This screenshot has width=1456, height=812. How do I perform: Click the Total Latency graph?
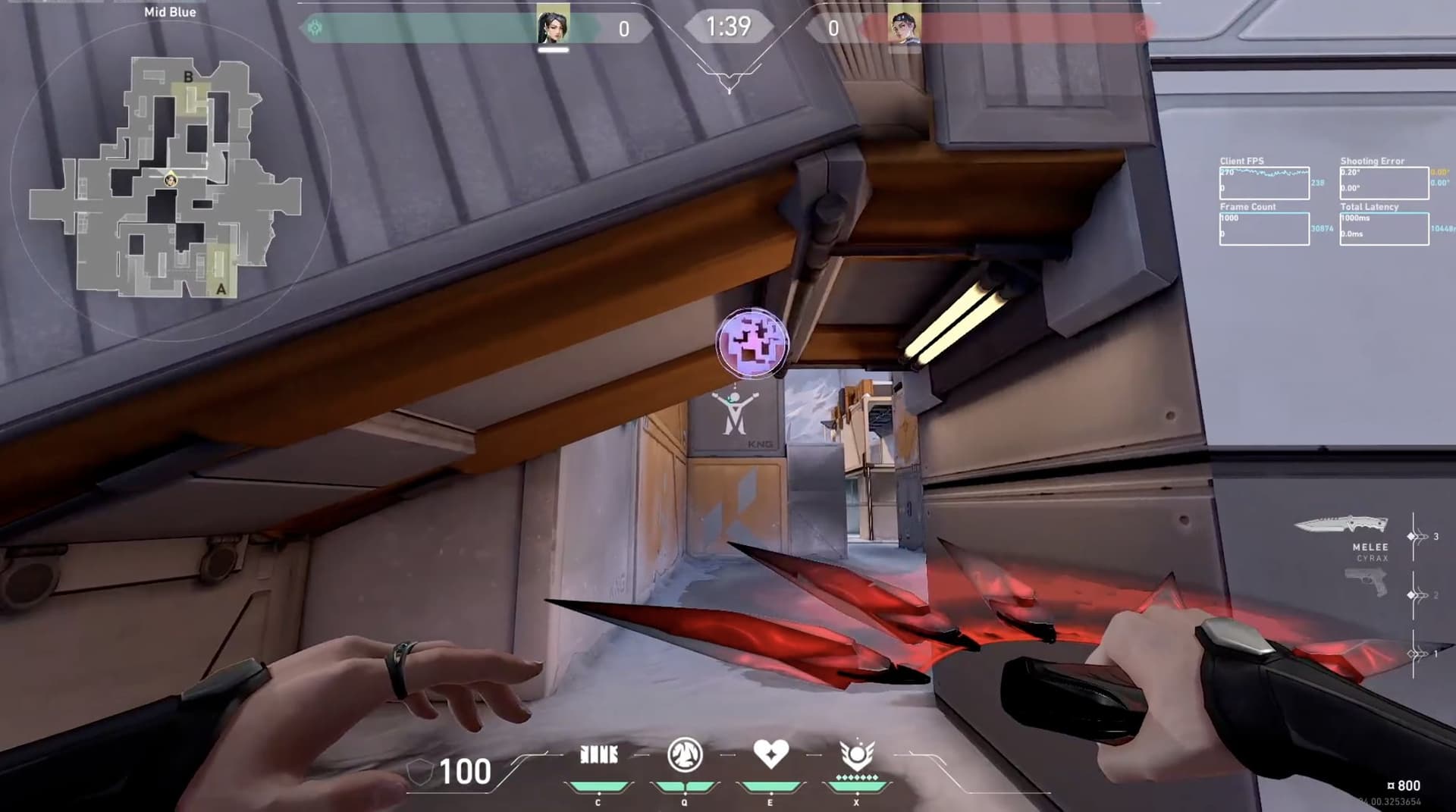pos(1384,228)
